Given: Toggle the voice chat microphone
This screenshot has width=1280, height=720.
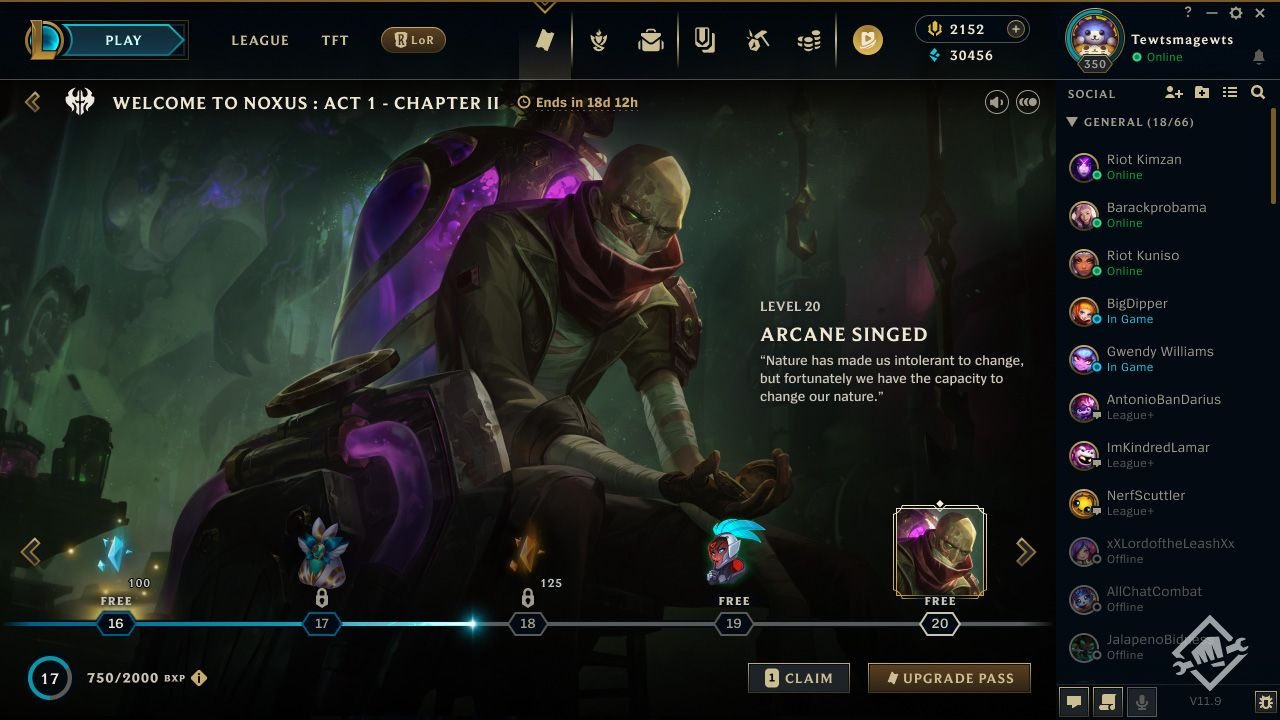Looking at the screenshot, I should pyautogui.click(x=1141, y=701).
